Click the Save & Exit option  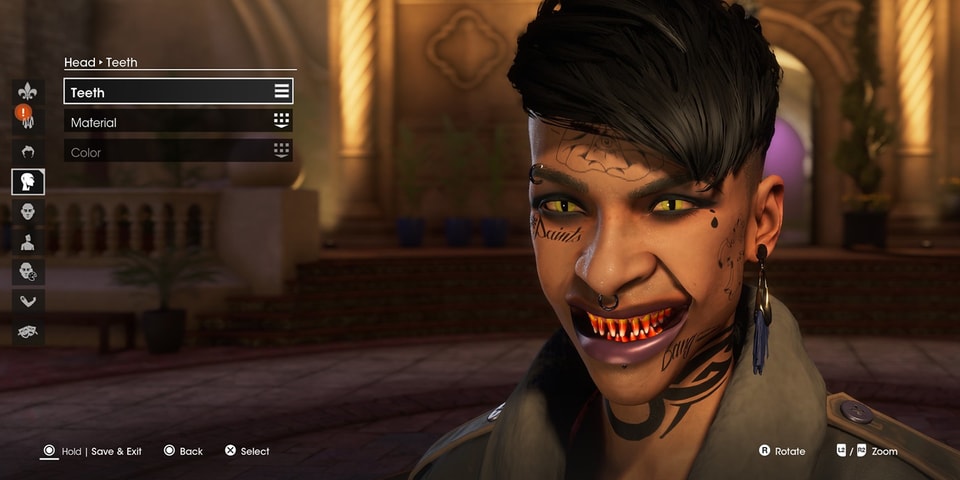(x=115, y=452)
